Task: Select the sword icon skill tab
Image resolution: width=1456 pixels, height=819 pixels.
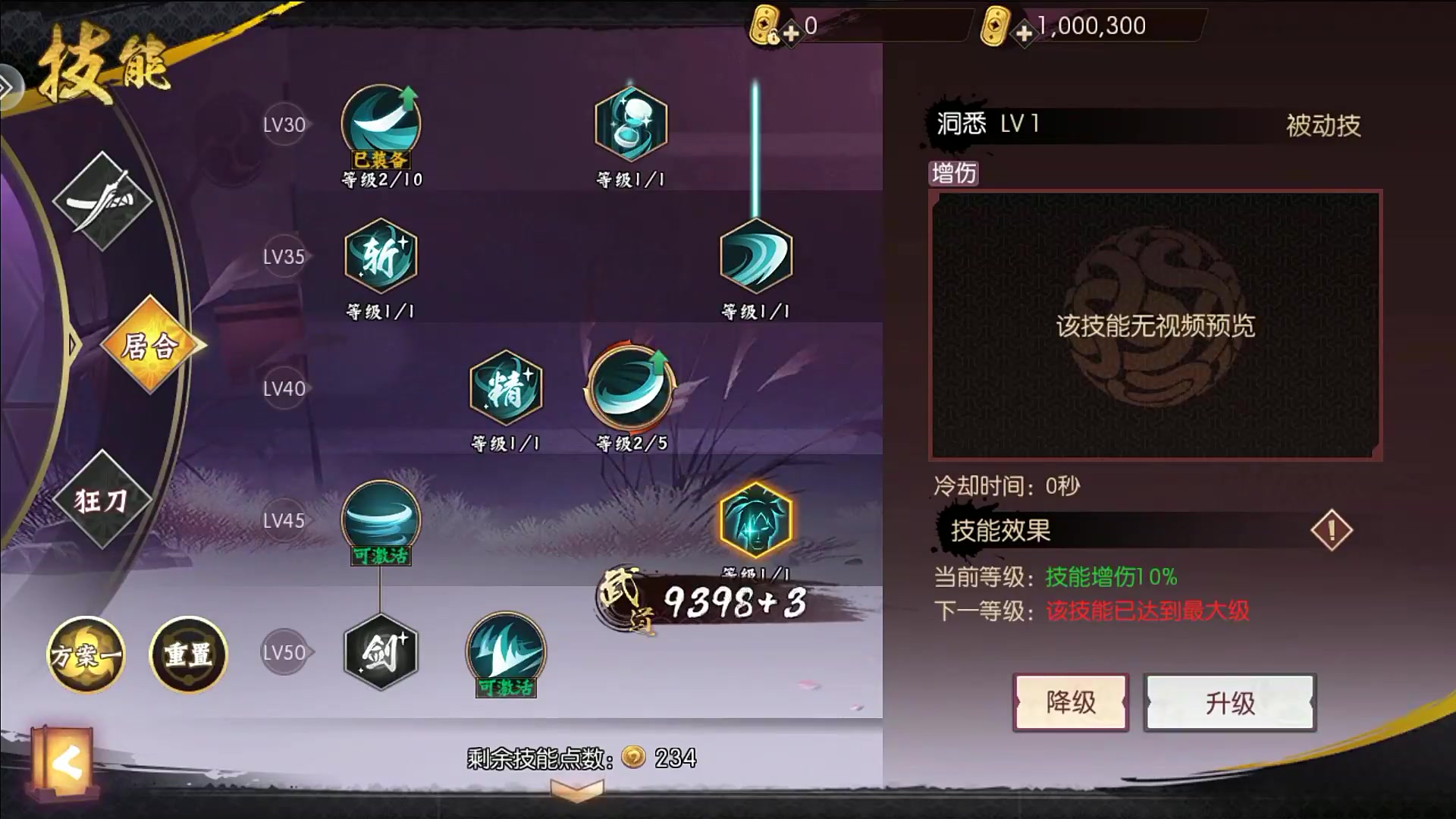Action: [102, 201]
